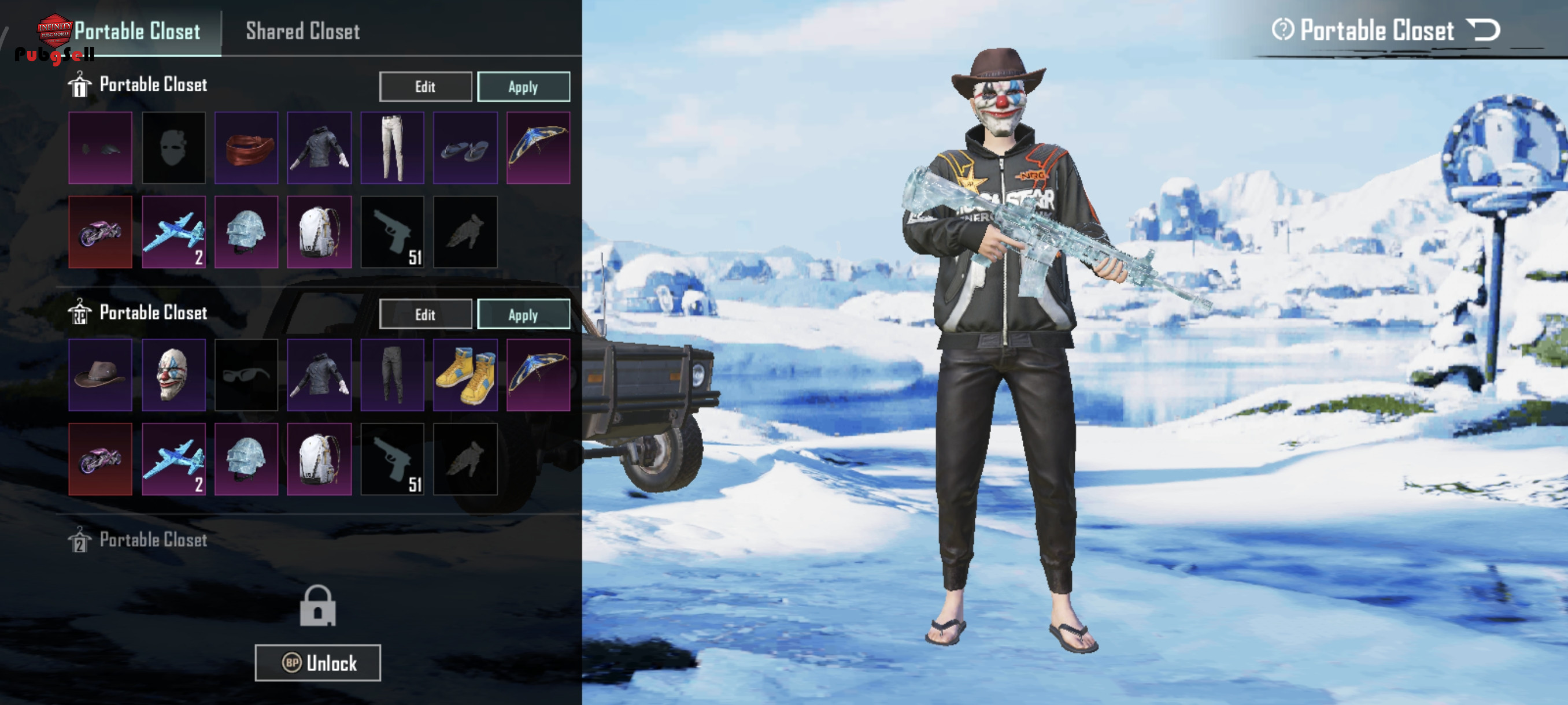1568x705 pixels.
Task: Switch to the Shared Closet tab
Action: point(302,31)
